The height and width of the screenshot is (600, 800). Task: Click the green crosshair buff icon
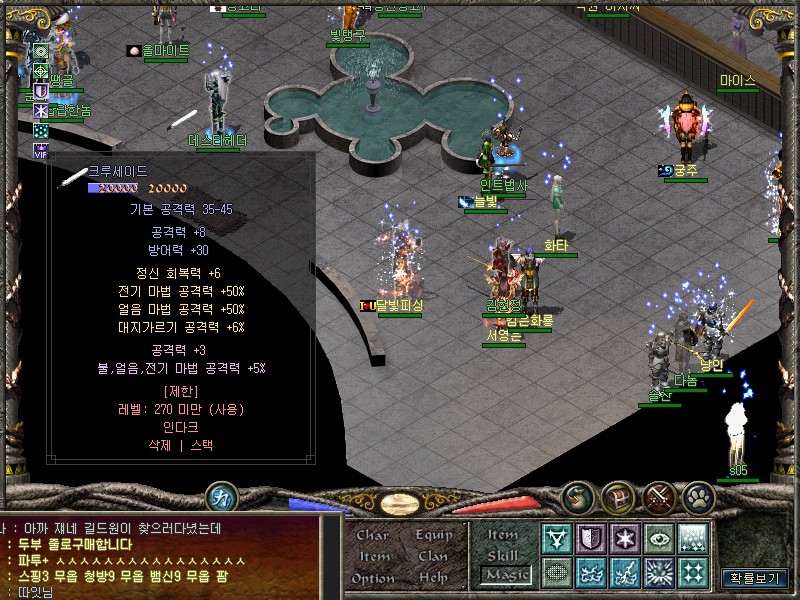41,71
